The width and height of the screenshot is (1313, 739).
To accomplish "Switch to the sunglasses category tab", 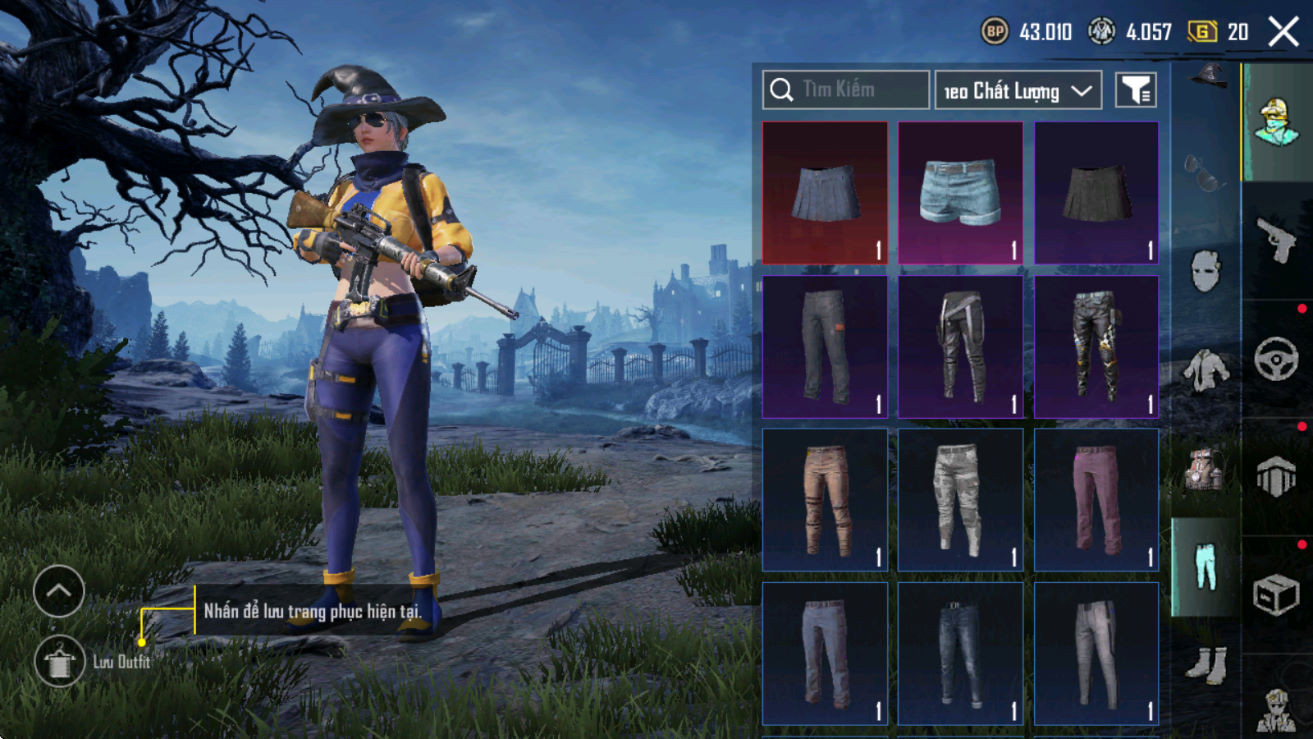I will click(x=1205, y=172).
